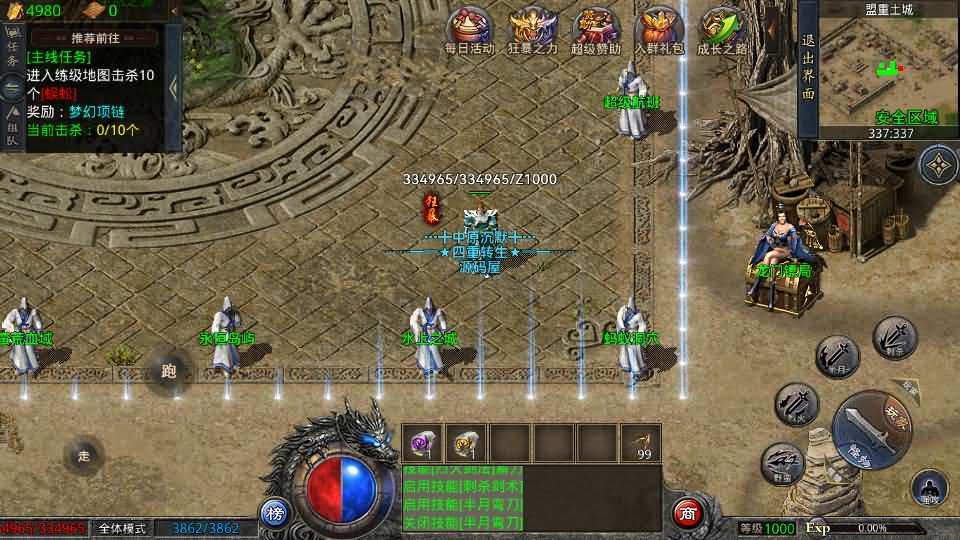Open the 榜 rankings button
Image resolution: width=960 pixels, height=540 pixels.
(x=275, y=513)
